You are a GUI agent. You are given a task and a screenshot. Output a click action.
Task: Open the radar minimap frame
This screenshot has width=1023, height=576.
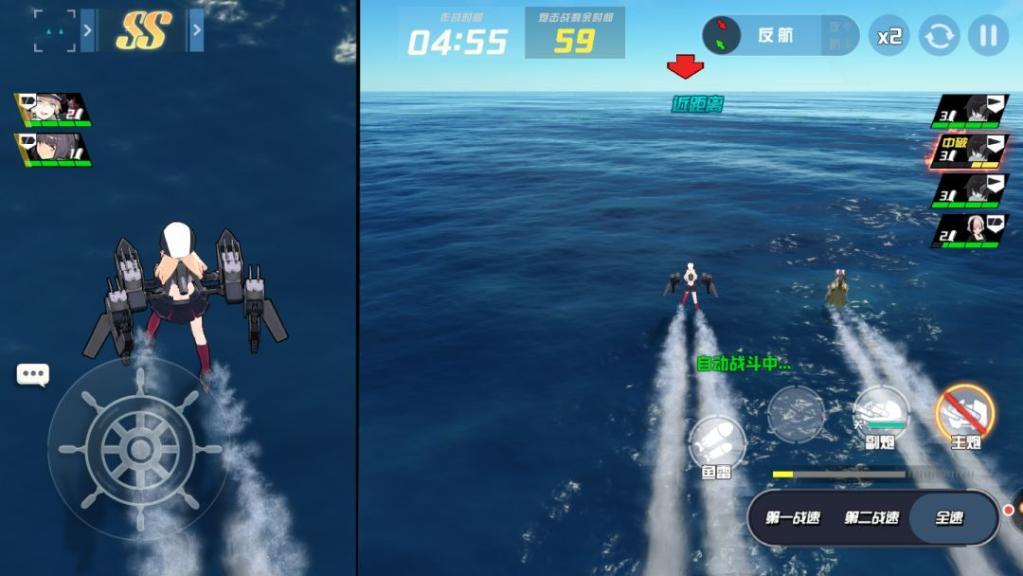pos(54,31)
